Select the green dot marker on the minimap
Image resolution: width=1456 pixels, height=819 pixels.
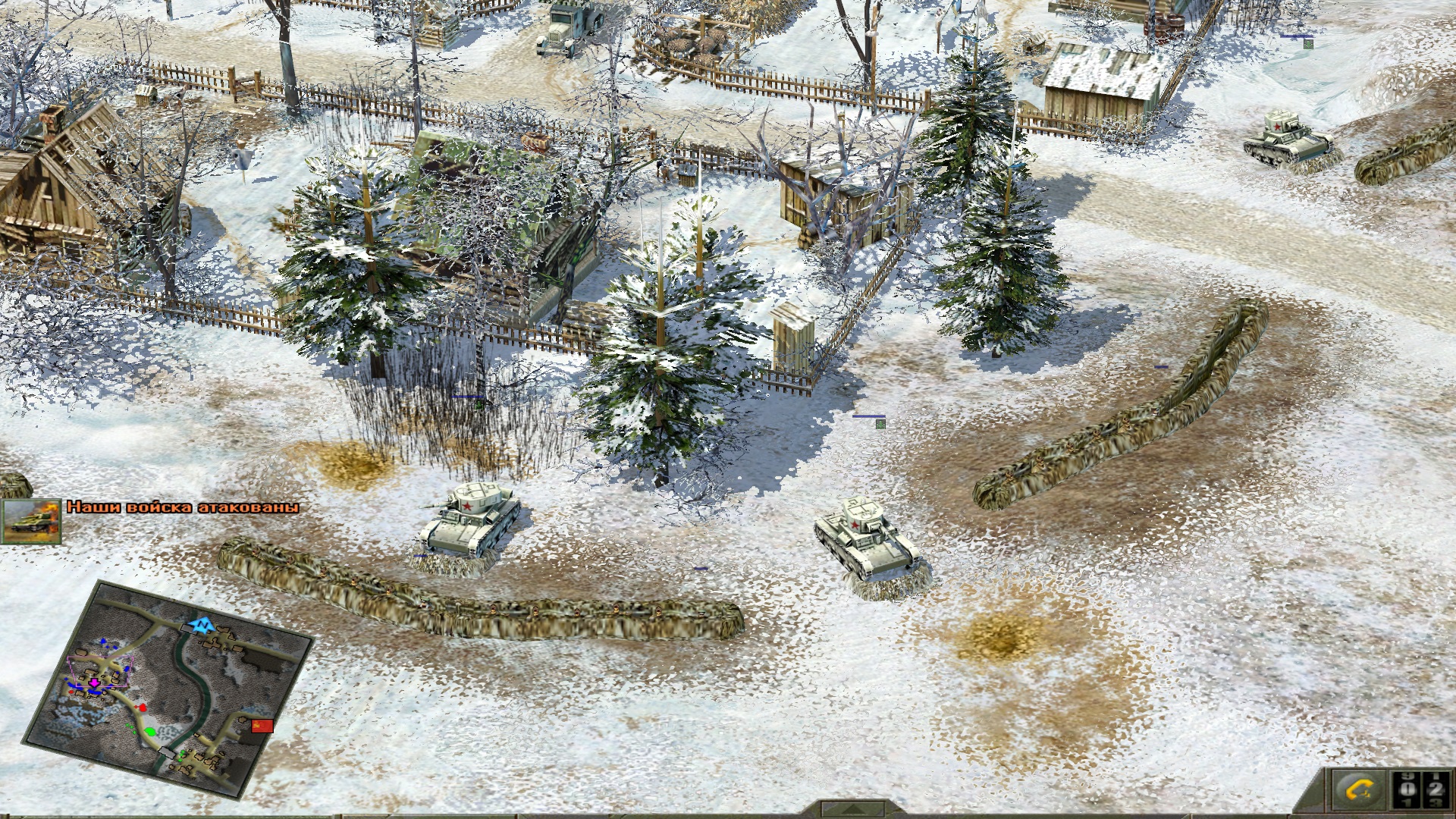point(151,732)
